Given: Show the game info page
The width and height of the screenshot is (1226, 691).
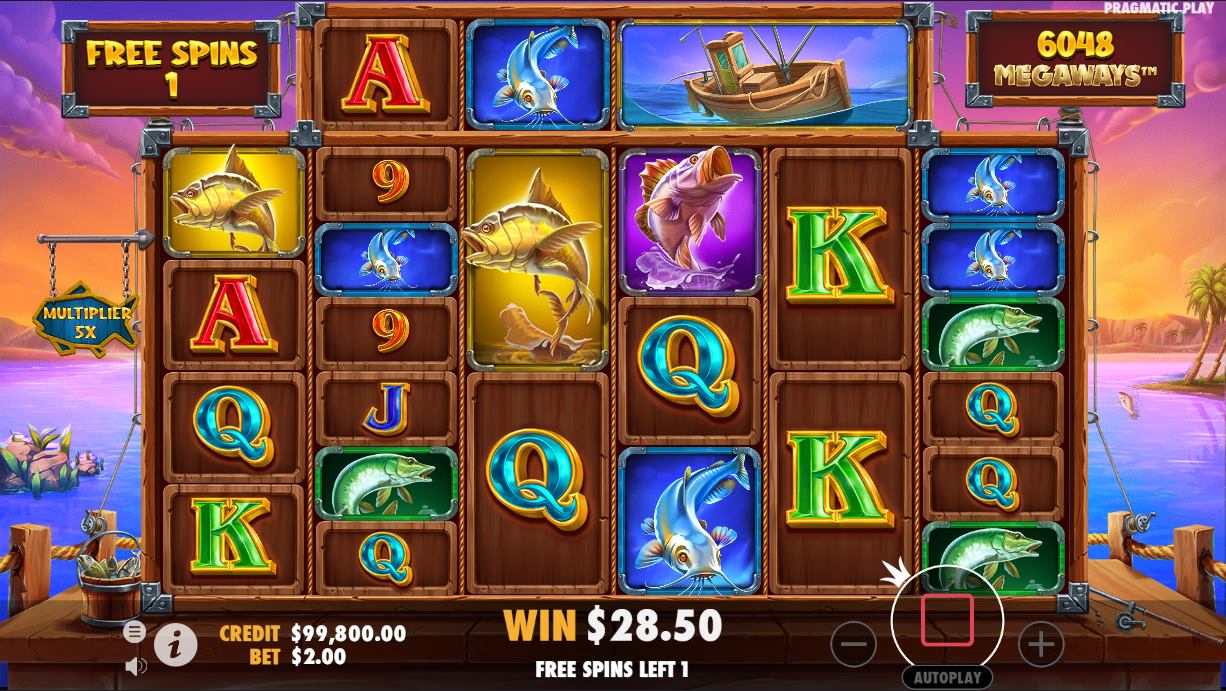Looking at the screenshot, I should point(175,645).
